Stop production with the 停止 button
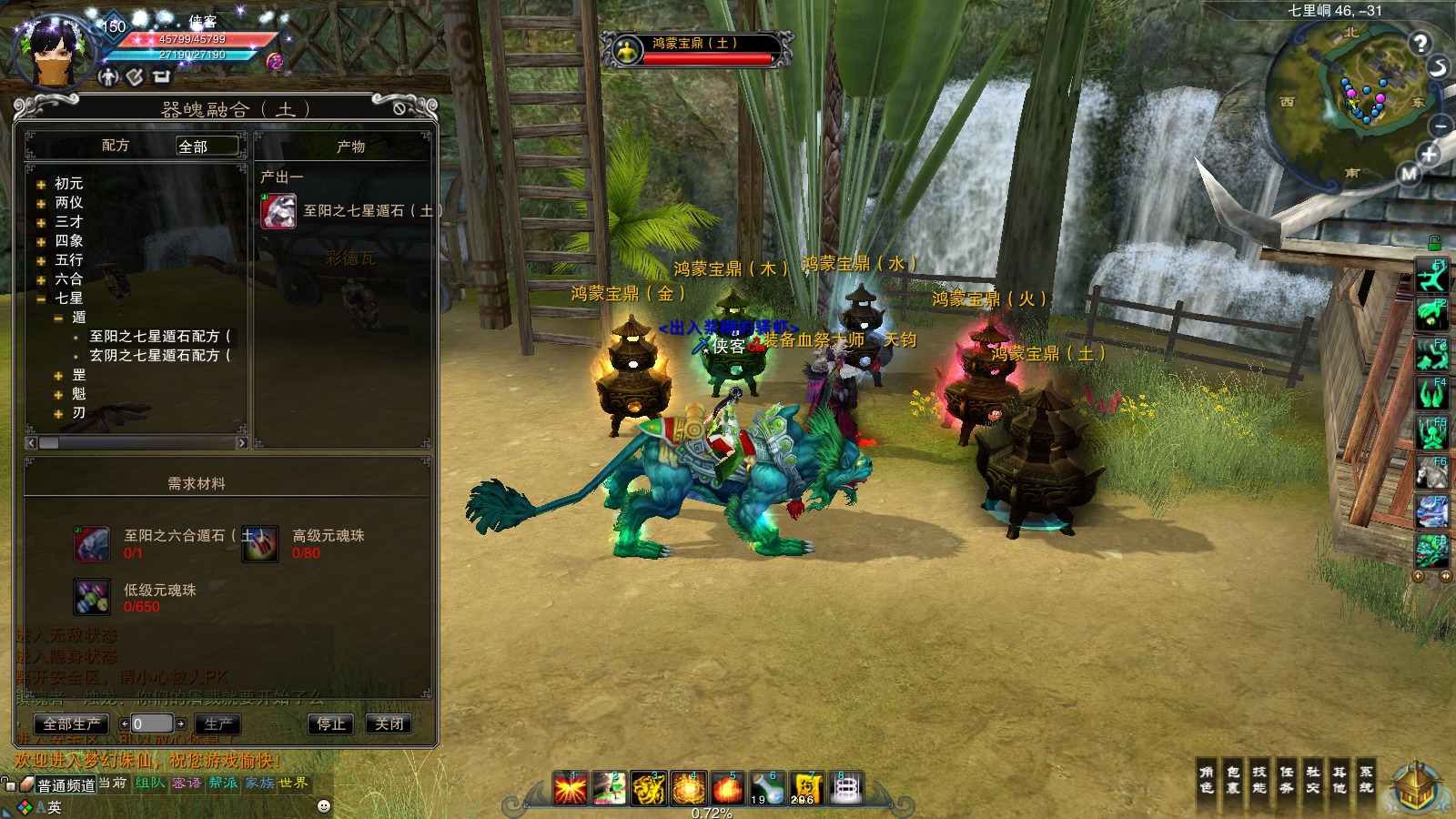The height and width of the screenshot is (819, 1456). 330,724
